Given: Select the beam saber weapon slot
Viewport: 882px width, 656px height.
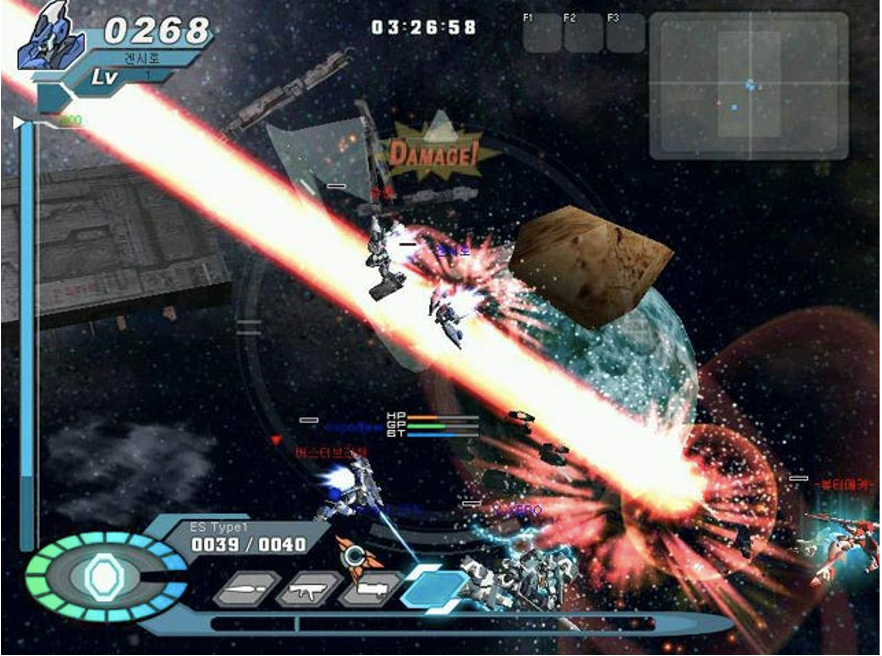Looking at the screenshot, I should point(245,590).
